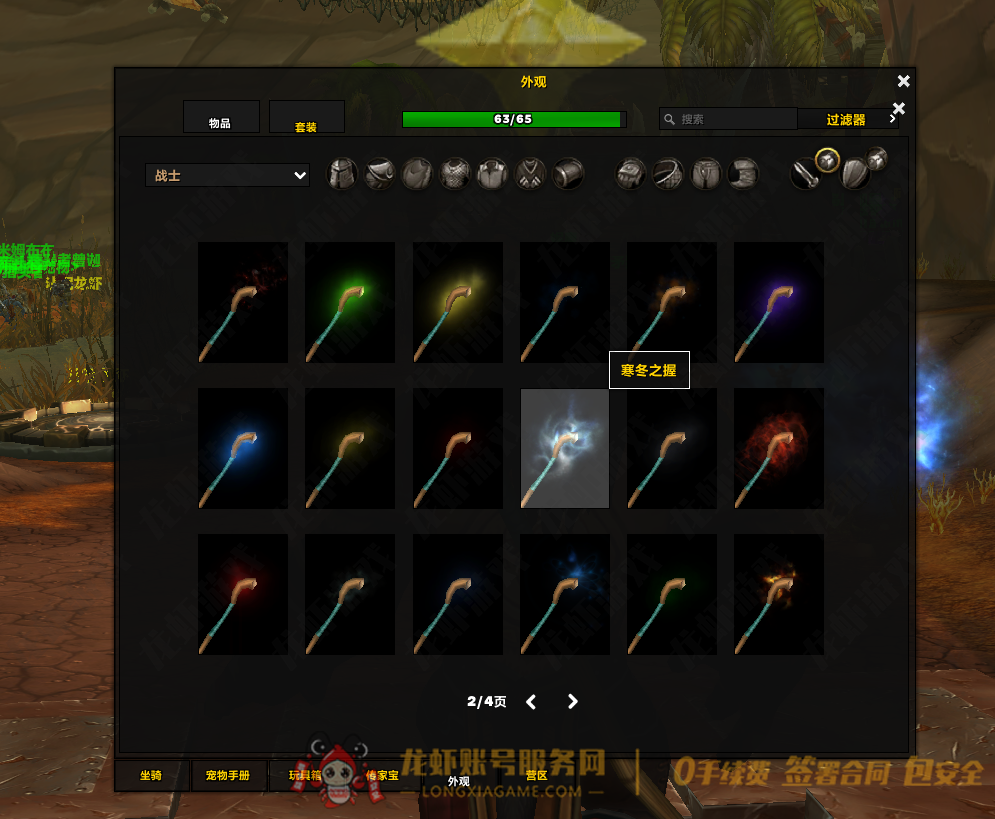Pick the gloves slot icon
995x819 pixels.
630,174
